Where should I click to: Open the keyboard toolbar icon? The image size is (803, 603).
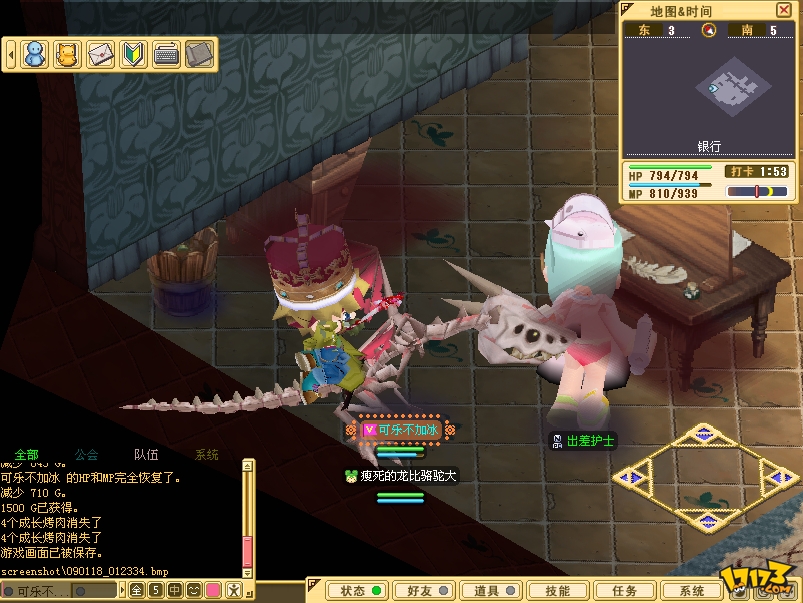click(x=166, y=54)
